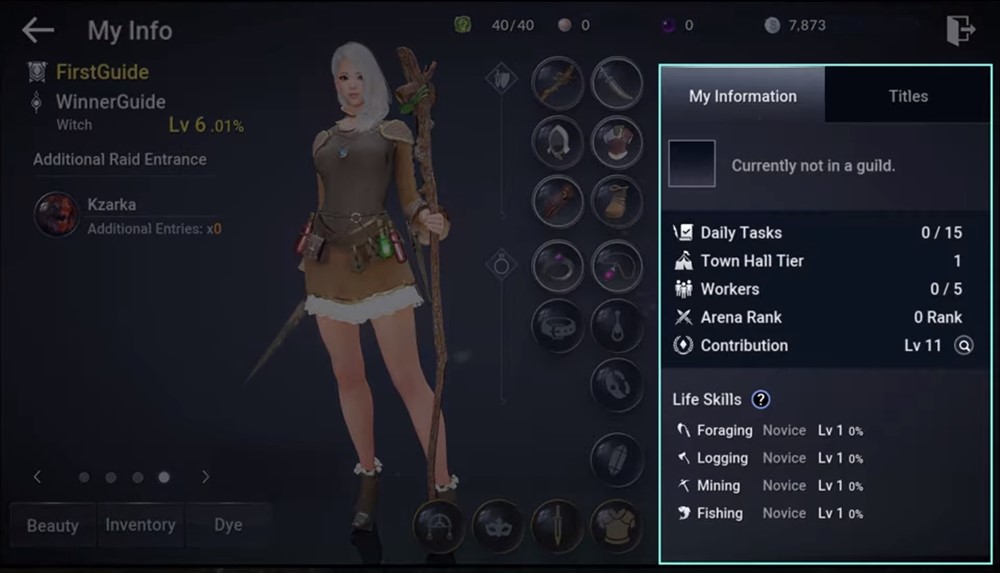
Task: Select the dagger sub-weapon slot
Action: 617,83
